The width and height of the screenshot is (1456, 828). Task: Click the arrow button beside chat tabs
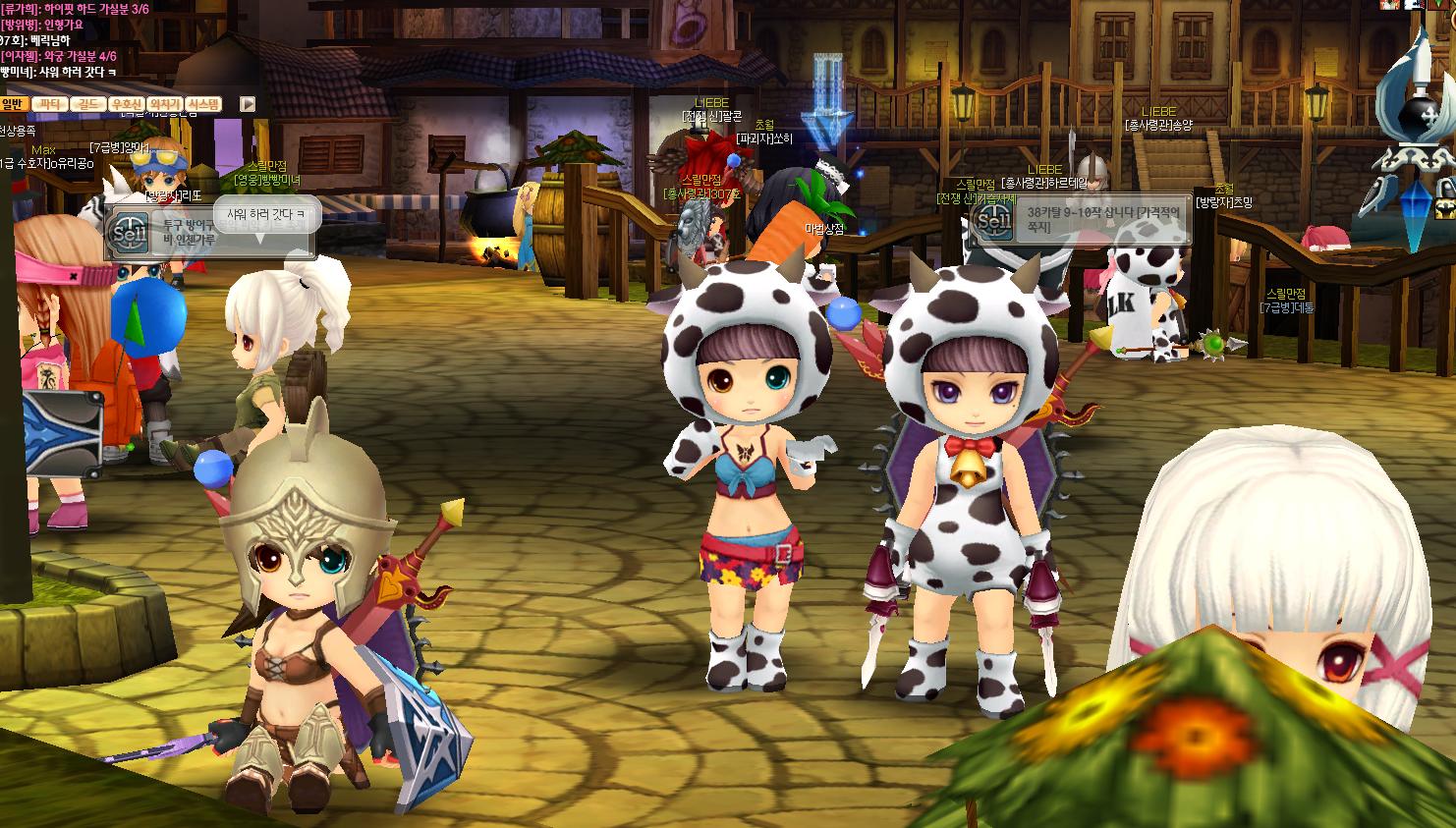click(248, 104)
